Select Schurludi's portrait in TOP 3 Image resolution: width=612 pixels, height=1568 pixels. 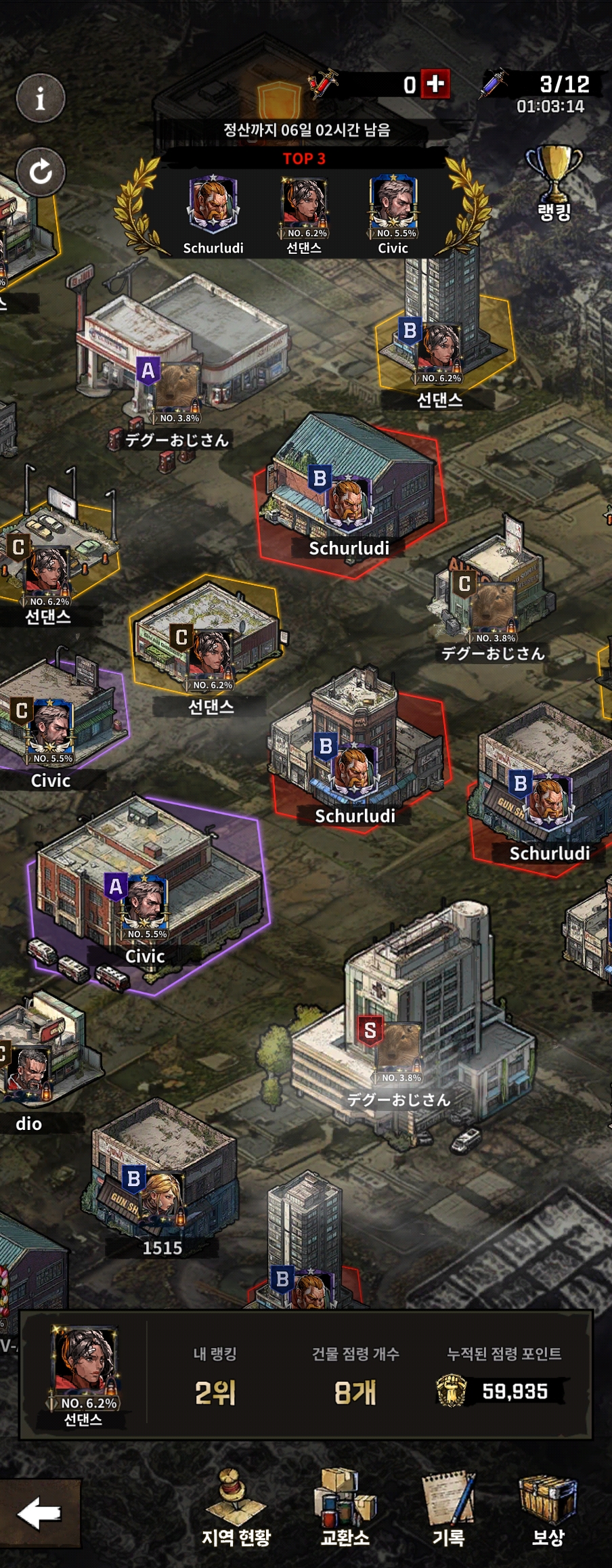(213, 203)
